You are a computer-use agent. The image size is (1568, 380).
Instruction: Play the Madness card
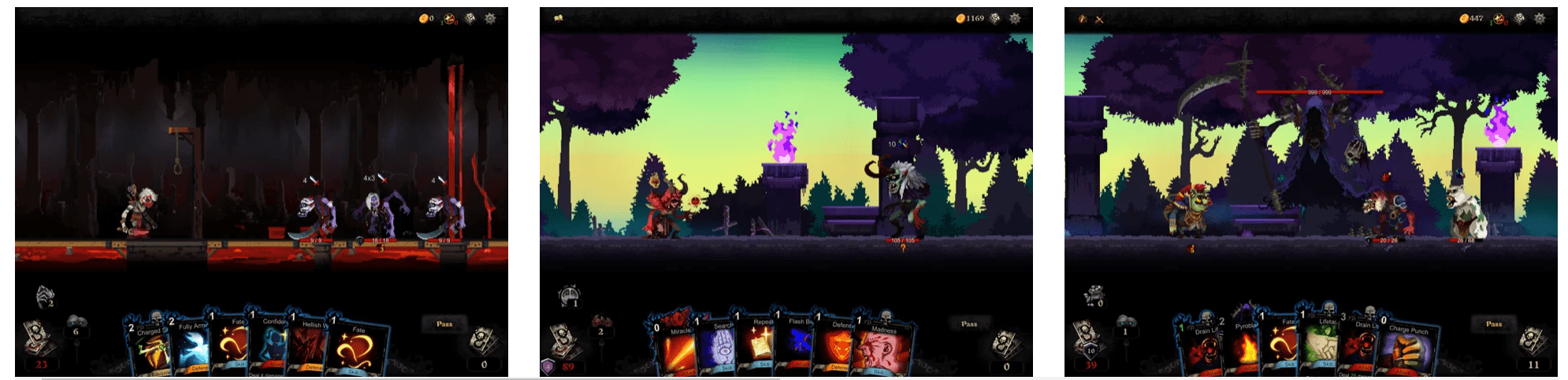coord(884,348)
